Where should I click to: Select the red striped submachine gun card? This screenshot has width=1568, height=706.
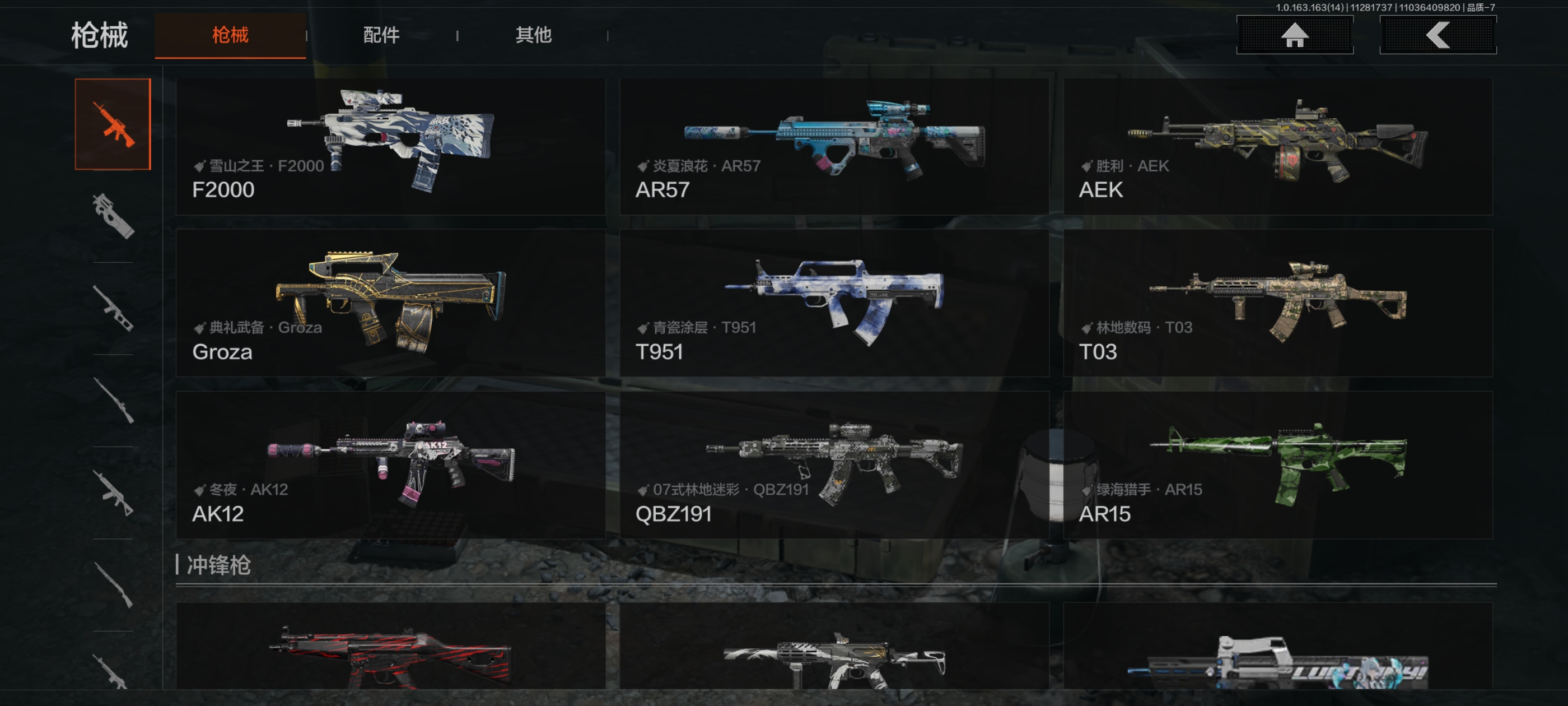390,647
